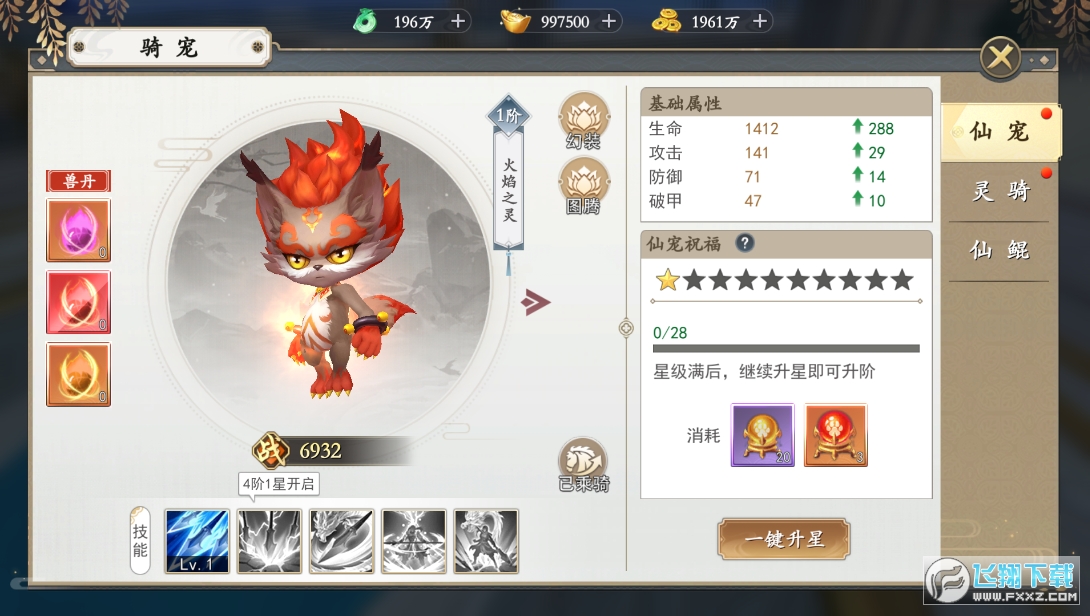
Task: Click the next pet arrow
Action: (536, 302)
